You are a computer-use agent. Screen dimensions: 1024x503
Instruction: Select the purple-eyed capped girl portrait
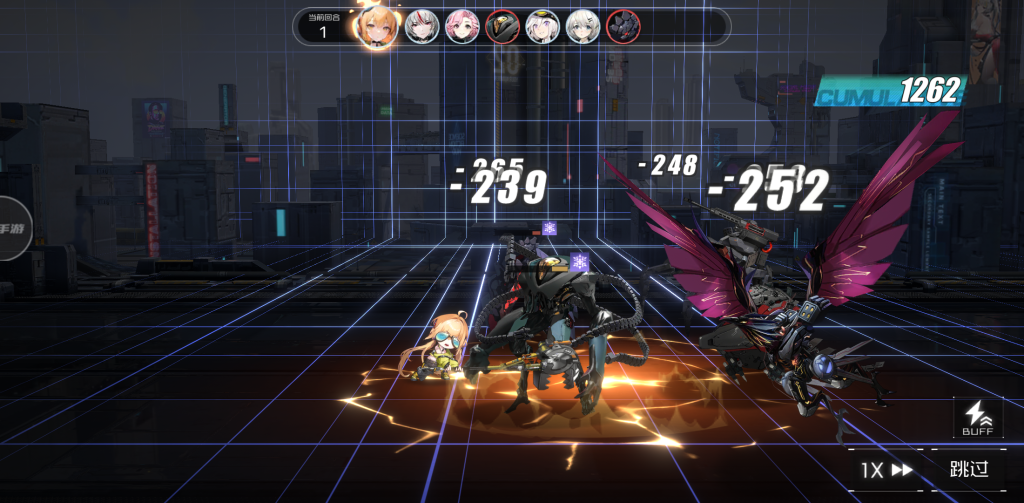[x=543, y=26]
